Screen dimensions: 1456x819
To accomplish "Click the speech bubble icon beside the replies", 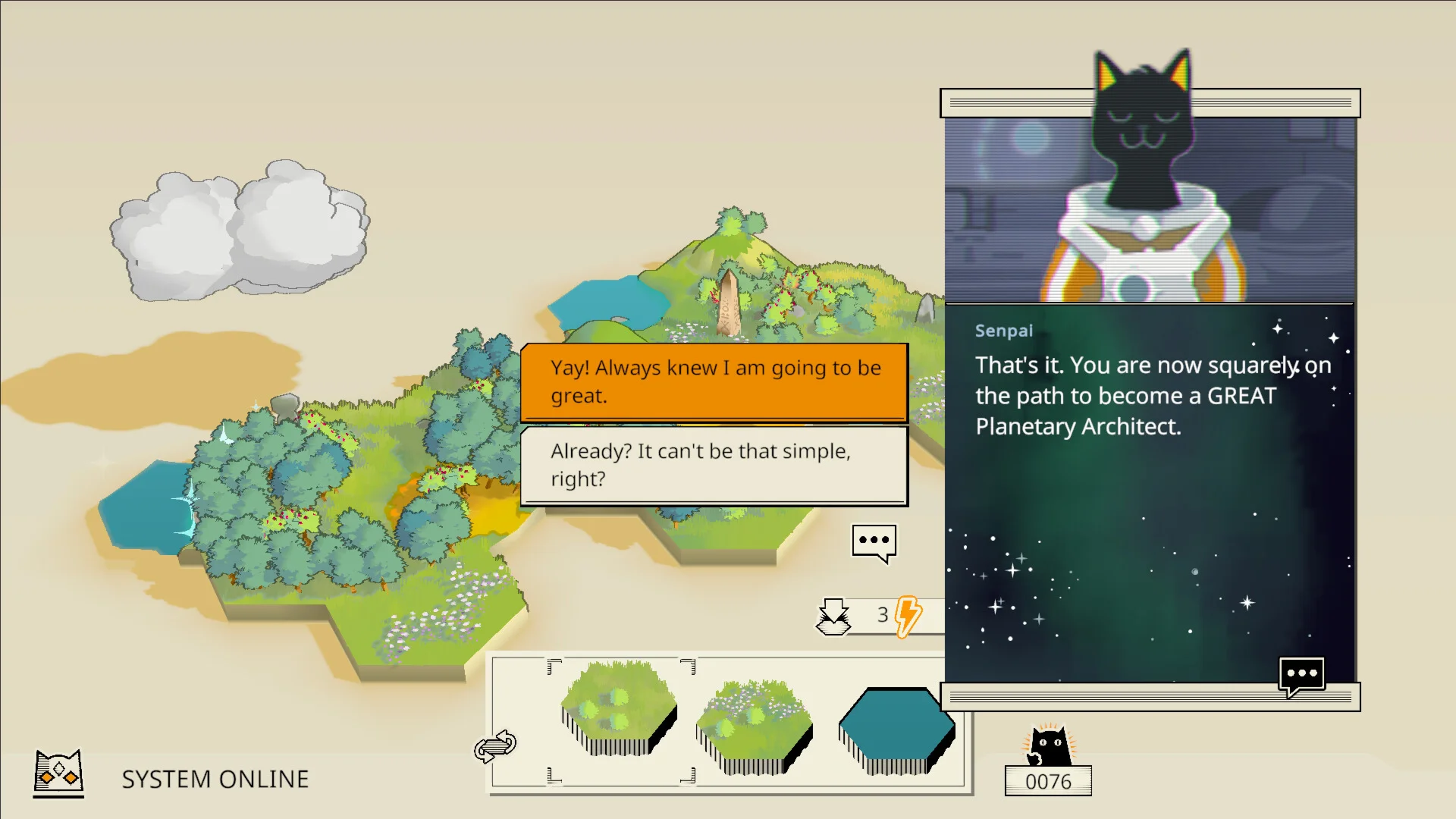I will (874, 542).
